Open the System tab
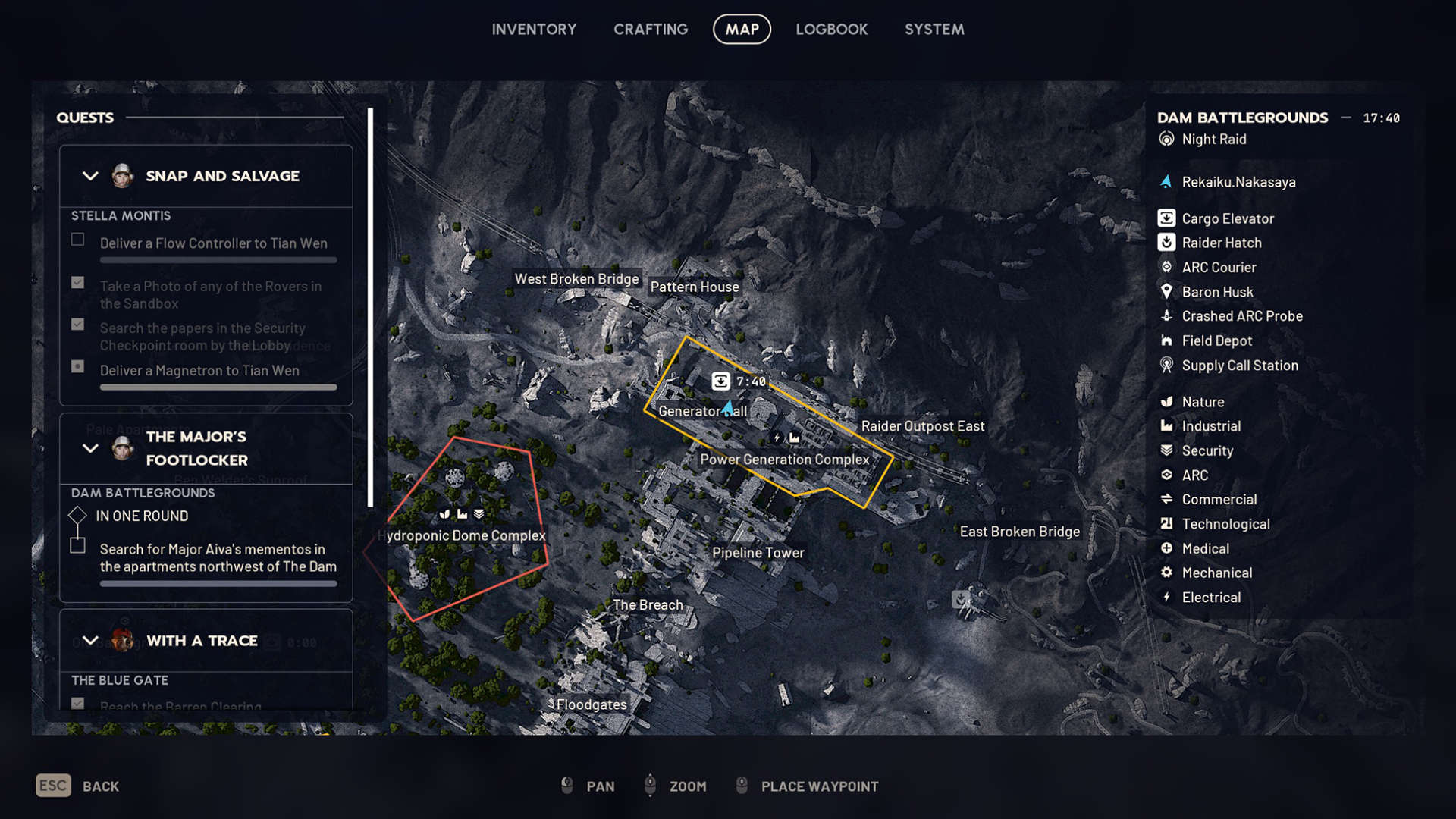Image resolution: width=1456 pixels, height=819 pixels. 934,30
